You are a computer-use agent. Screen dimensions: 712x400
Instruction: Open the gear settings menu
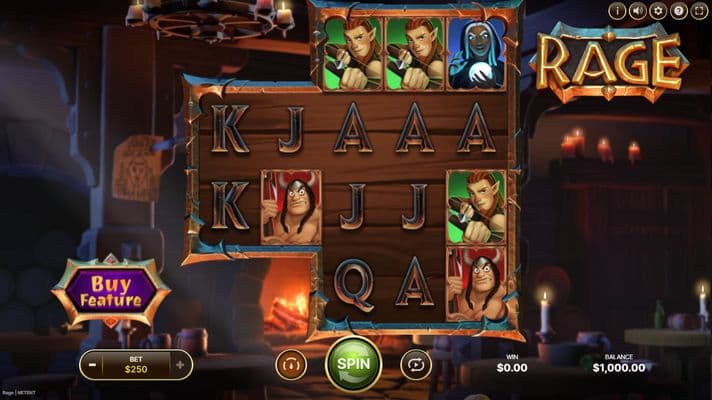657,11
